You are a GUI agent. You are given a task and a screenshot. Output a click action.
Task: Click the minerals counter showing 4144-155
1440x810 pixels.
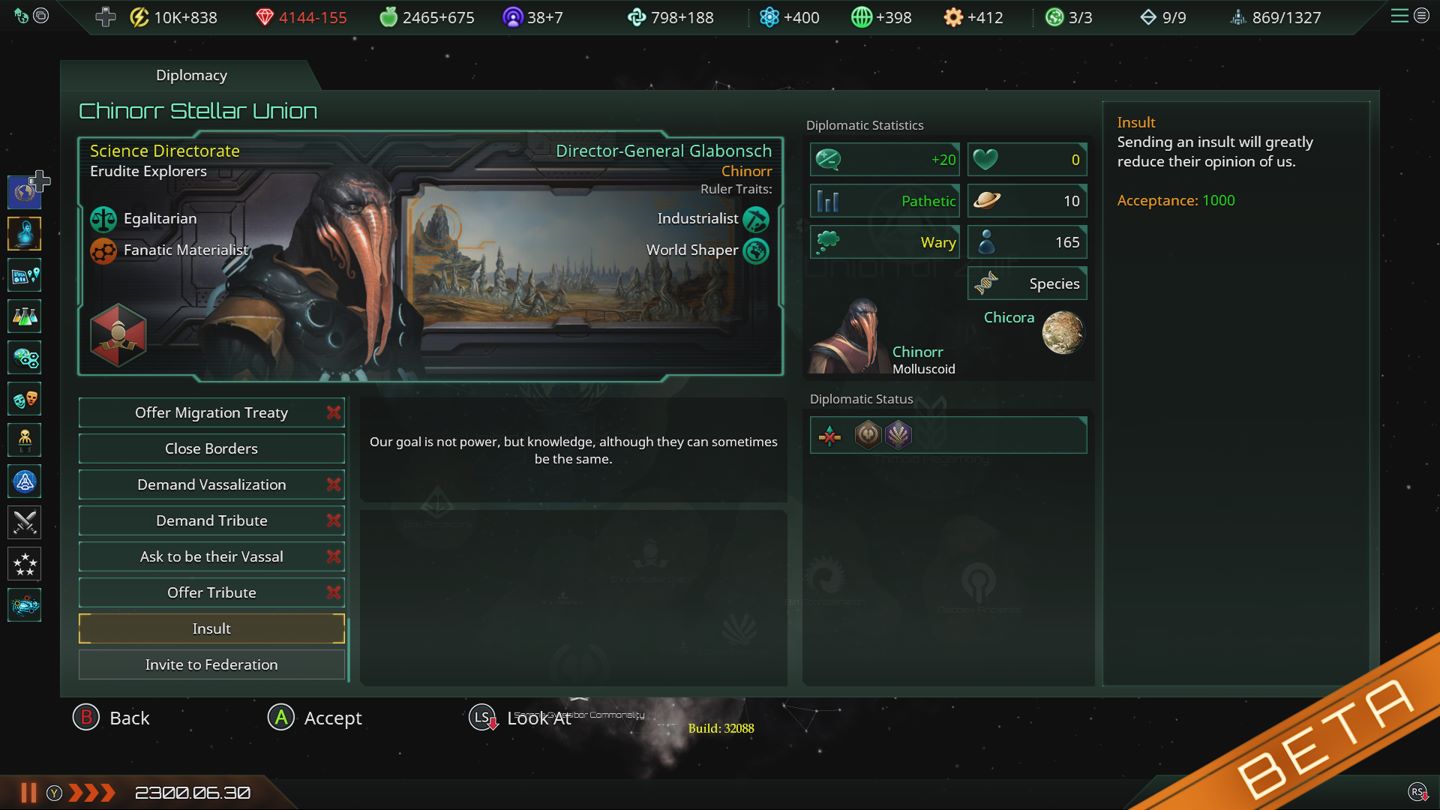pos(300,16)
